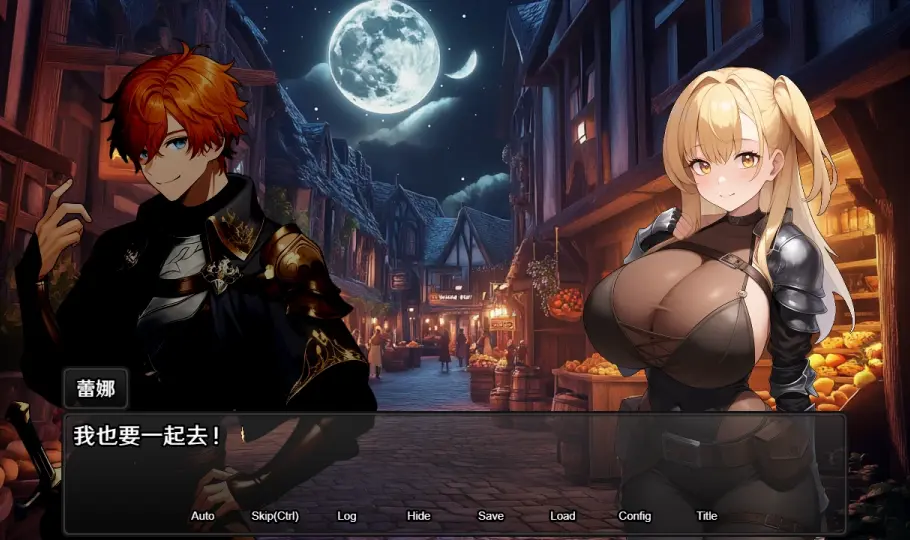Open the dialogue Log
The image size is (910, 540).
pos(347,516)
